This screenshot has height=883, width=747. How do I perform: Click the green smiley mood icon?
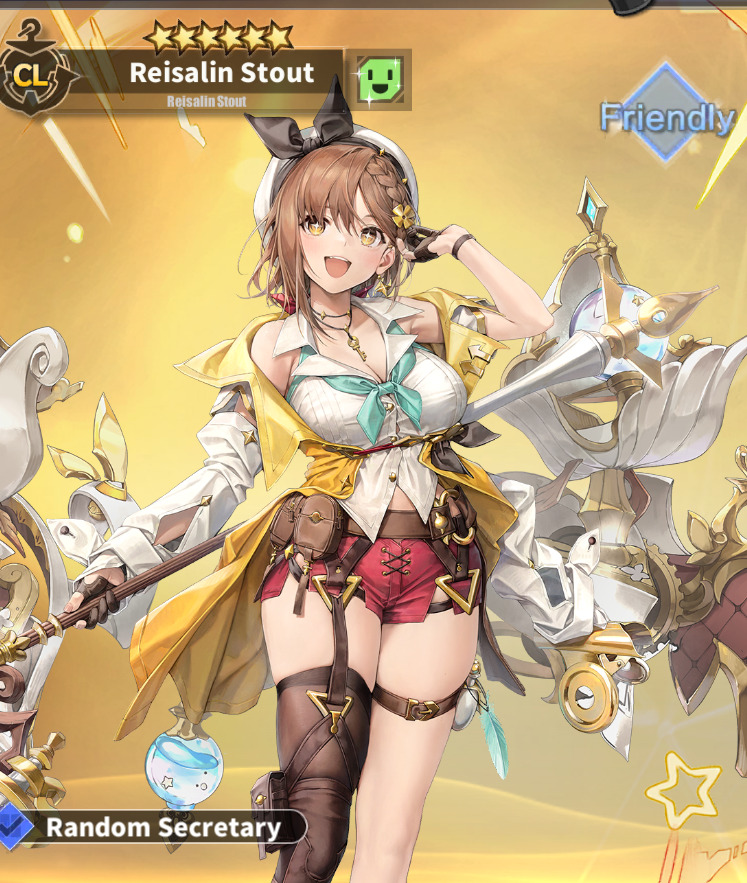point(382,78)
